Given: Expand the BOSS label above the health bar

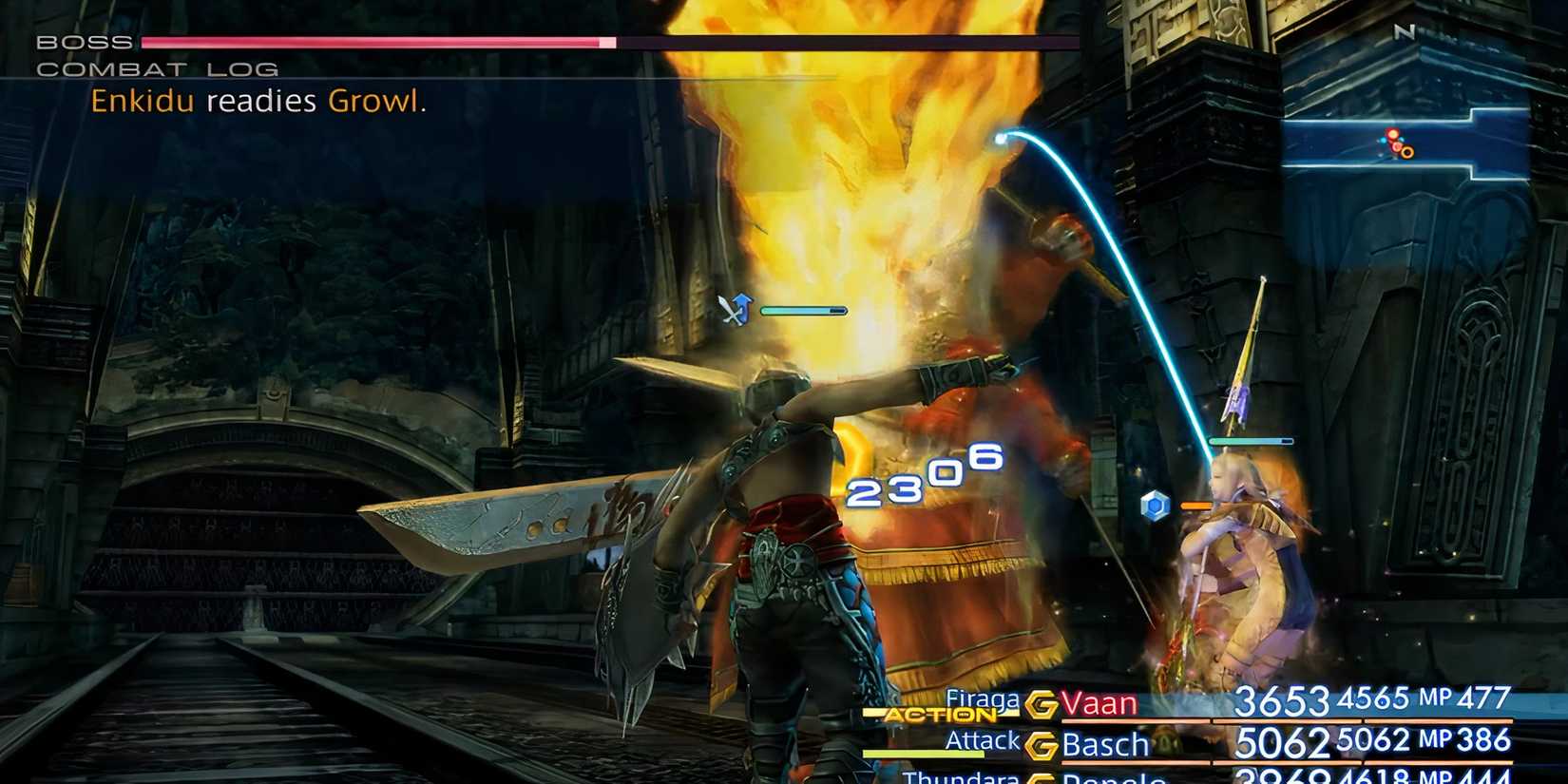Looking at the screenshot, I should pyautogui.click(x=81, y=41).
